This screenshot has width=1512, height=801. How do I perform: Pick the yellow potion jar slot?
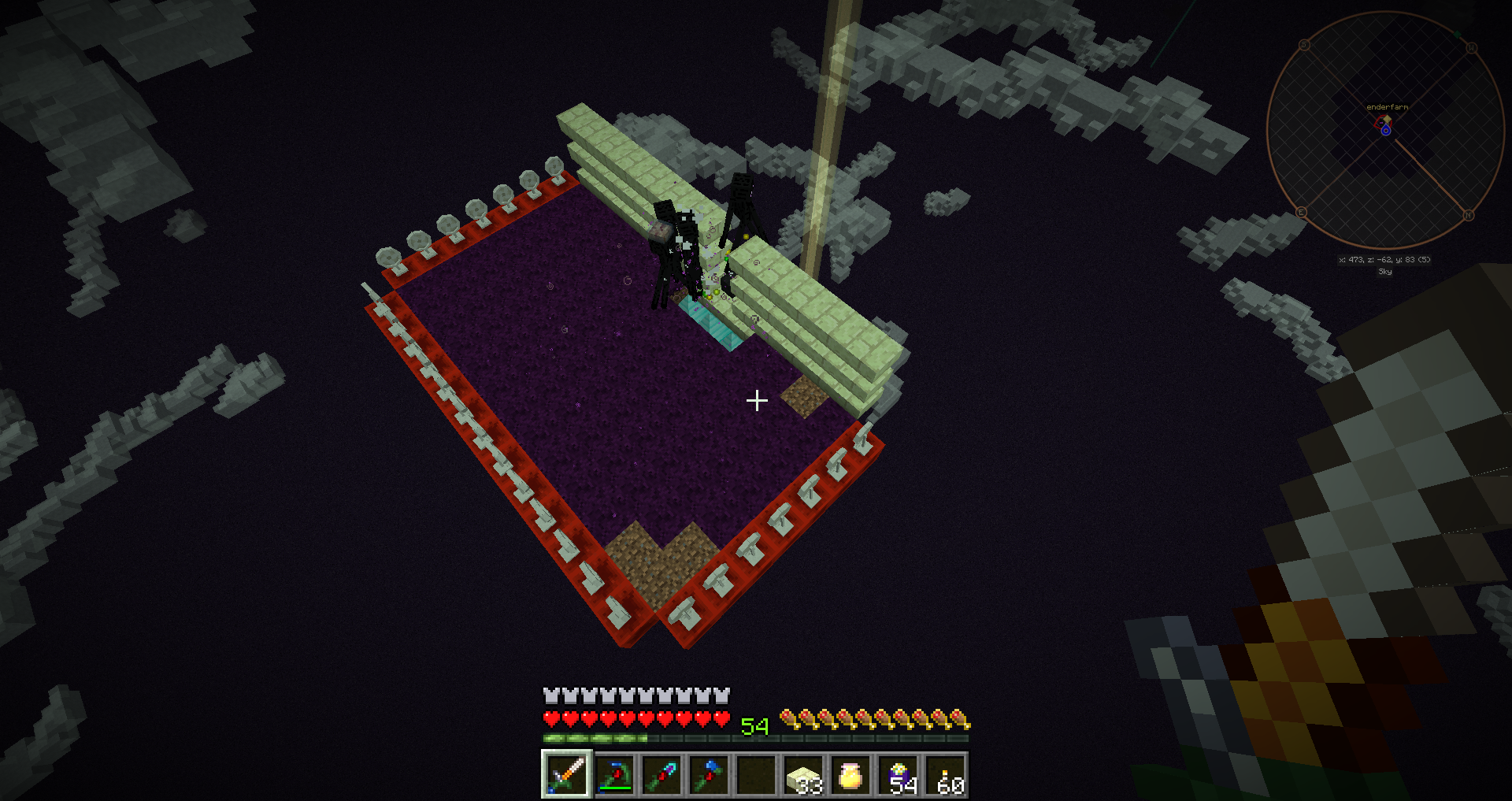tap(850, 775)
